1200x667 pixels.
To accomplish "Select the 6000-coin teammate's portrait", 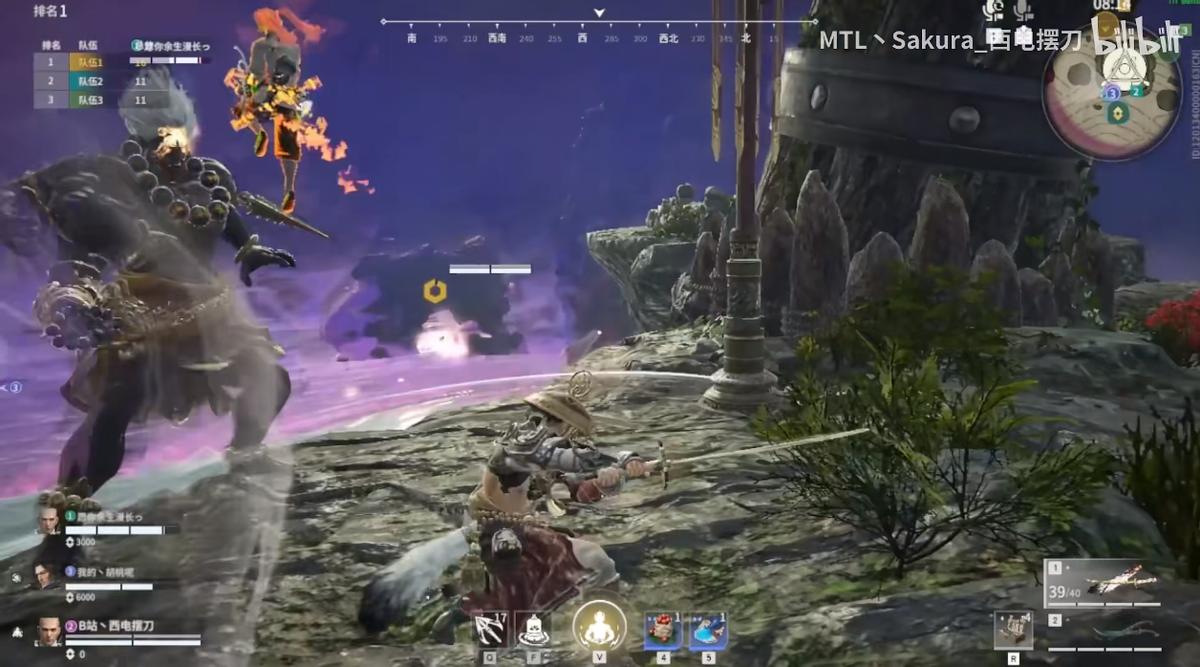I will (48, 576).
